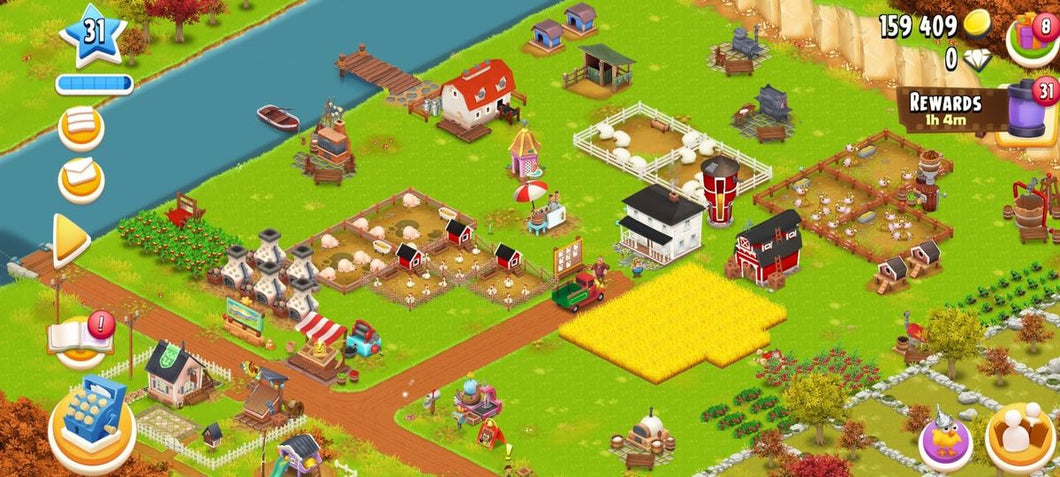Open the friends list button
1060x477 pixels.
click(1021, 437)
